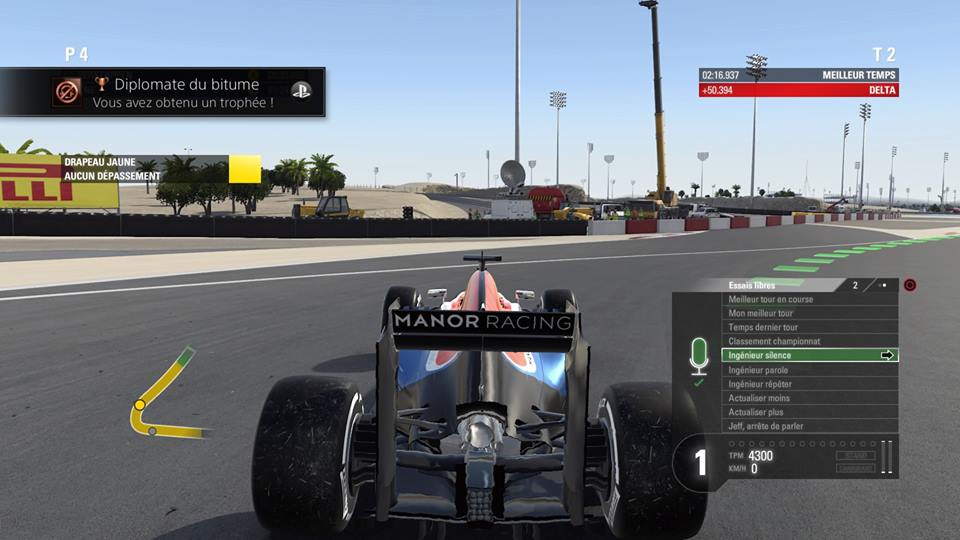The width and height of the screenshot is (960, 540).
Task: Click the yellow track minimap
Action: (163, 397)
